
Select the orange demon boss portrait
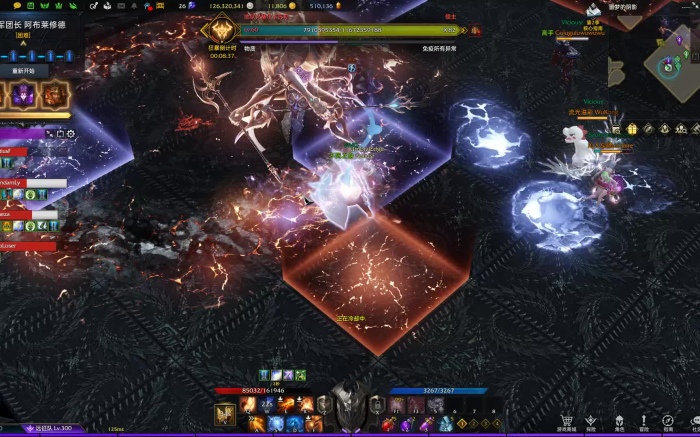(x=54, y=94)
